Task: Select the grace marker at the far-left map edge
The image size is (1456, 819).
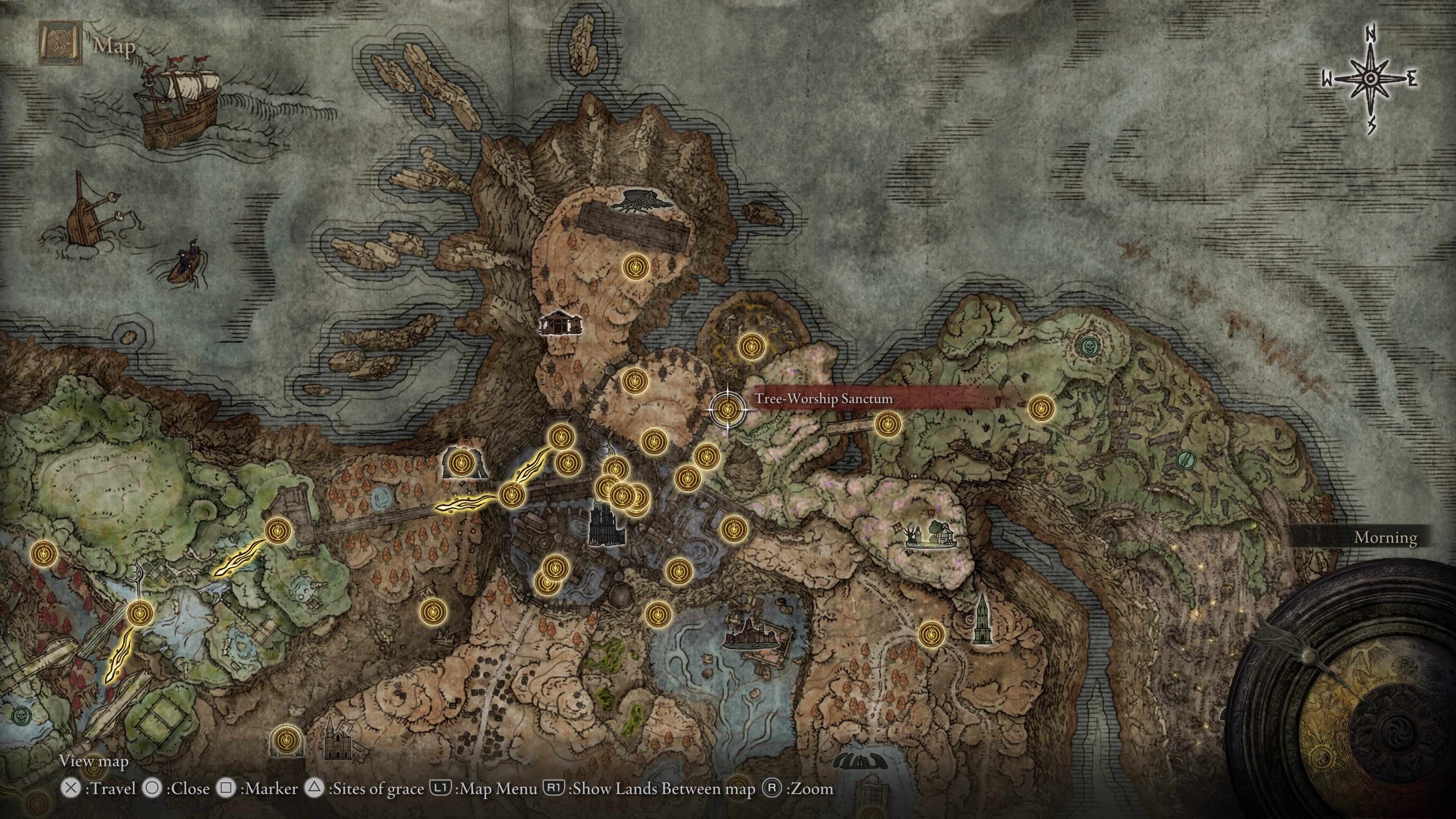Action: pos(44,554)
